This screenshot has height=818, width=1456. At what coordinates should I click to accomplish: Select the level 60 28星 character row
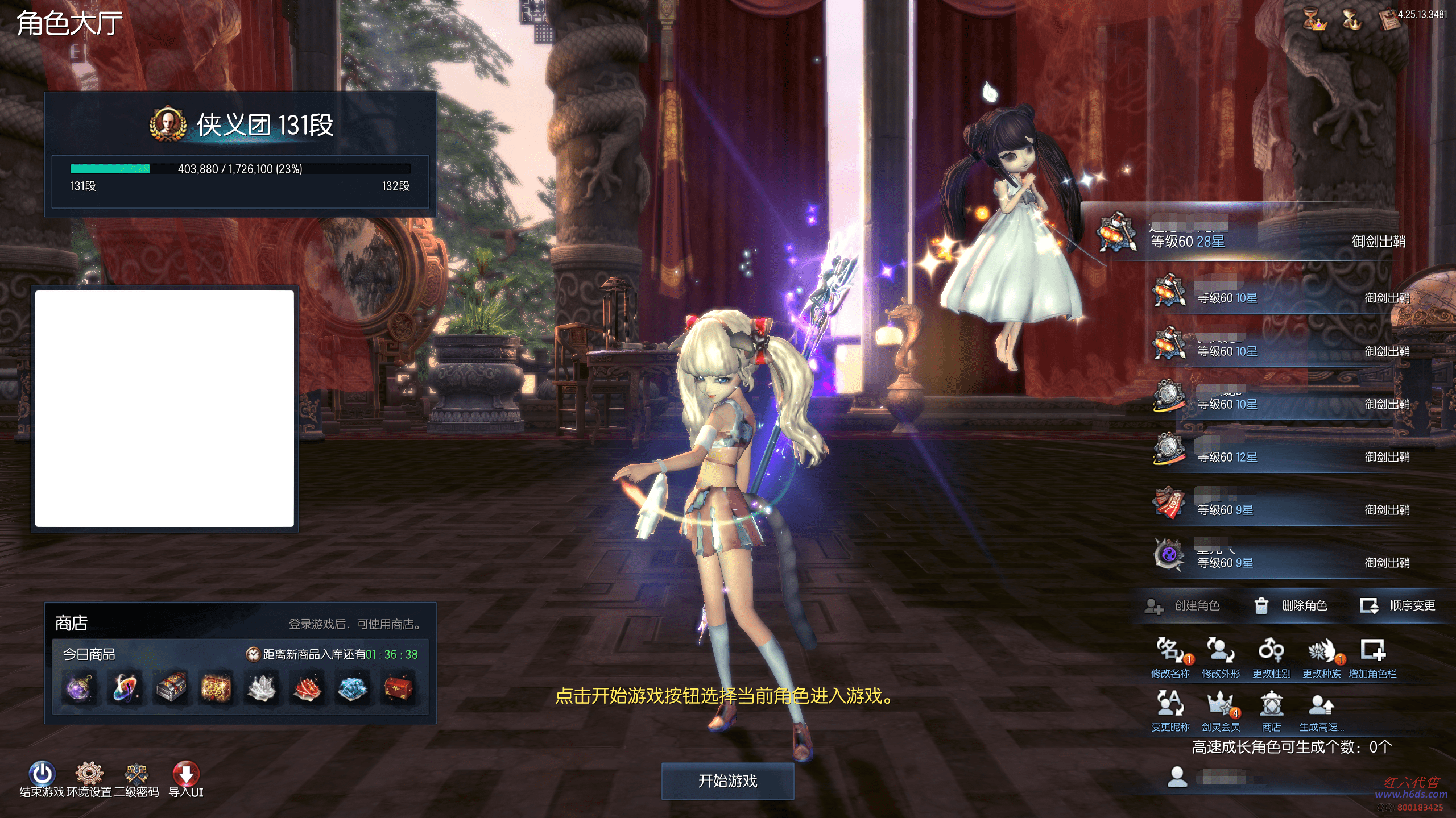pos(1251,235)
